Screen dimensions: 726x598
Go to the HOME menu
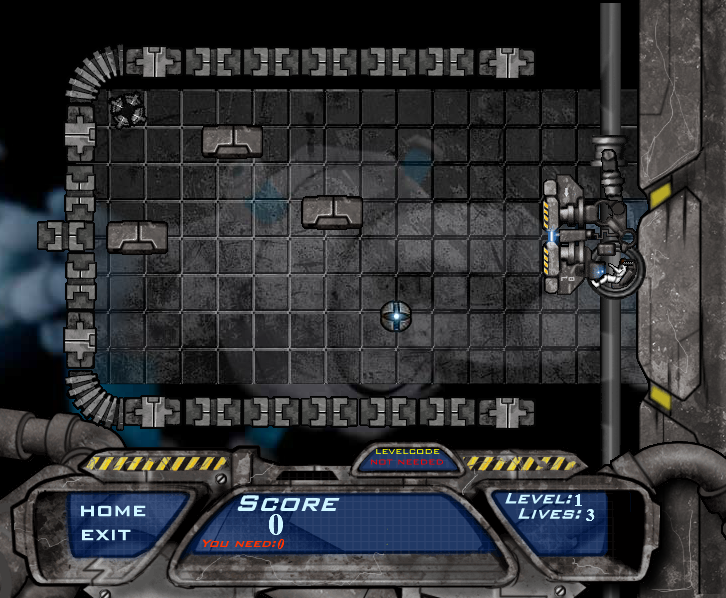tap(113, 510)
